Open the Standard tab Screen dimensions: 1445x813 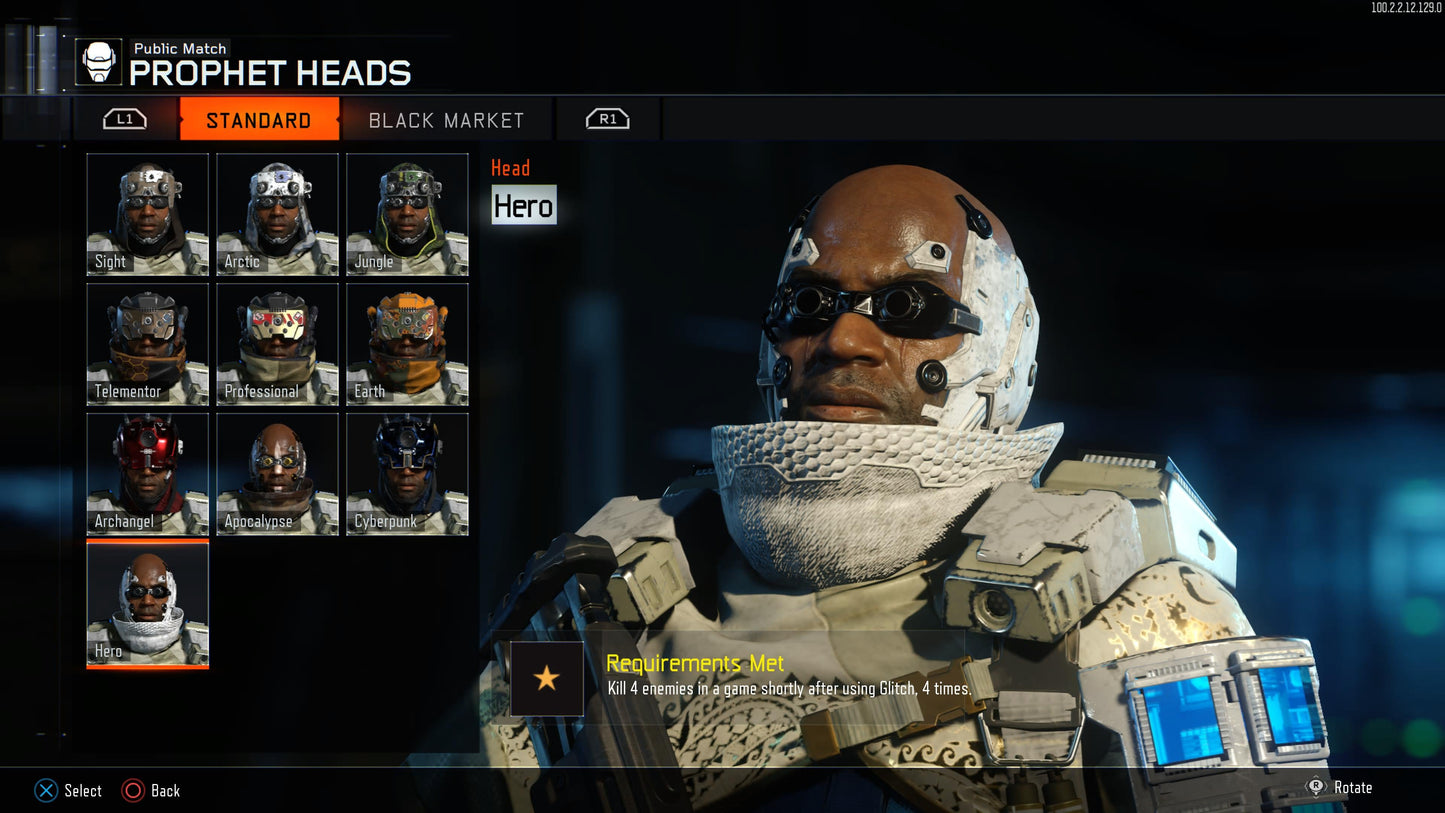pos(259,120)
